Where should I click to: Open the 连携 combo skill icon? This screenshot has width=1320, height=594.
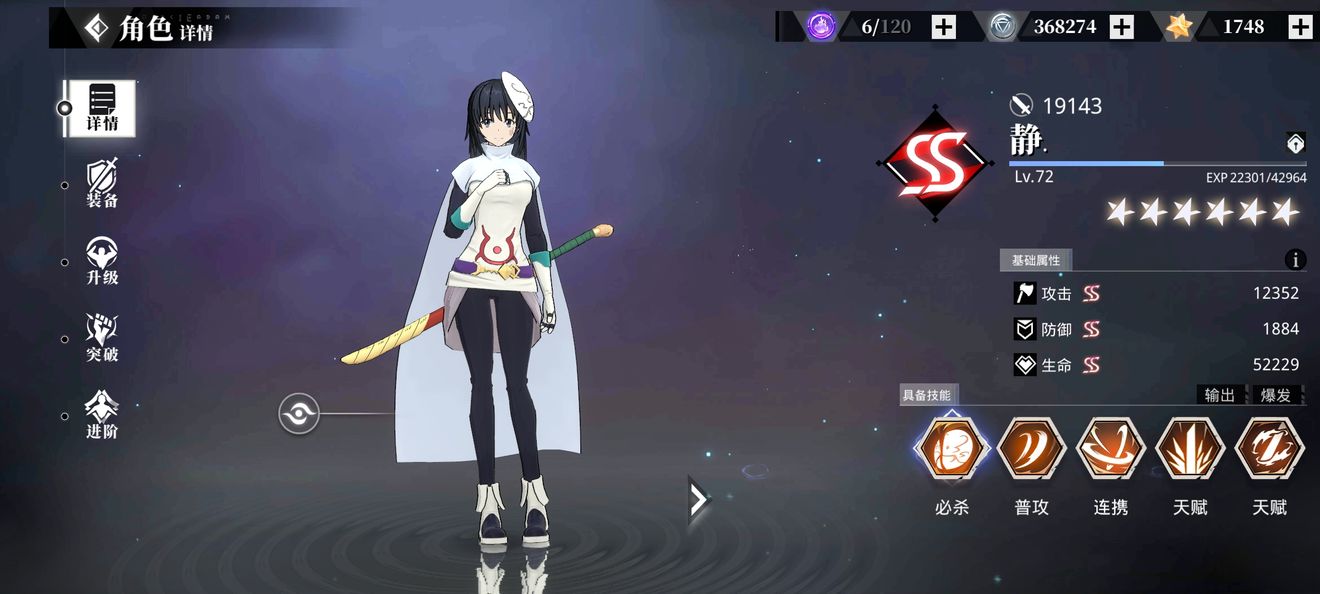[1110, 451]
